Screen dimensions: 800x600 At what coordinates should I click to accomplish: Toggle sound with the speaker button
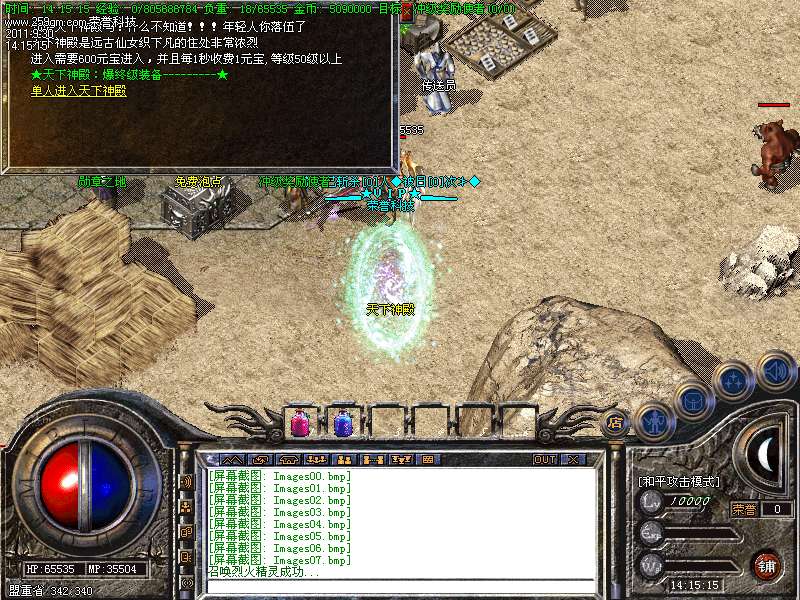tap(775, 370)
